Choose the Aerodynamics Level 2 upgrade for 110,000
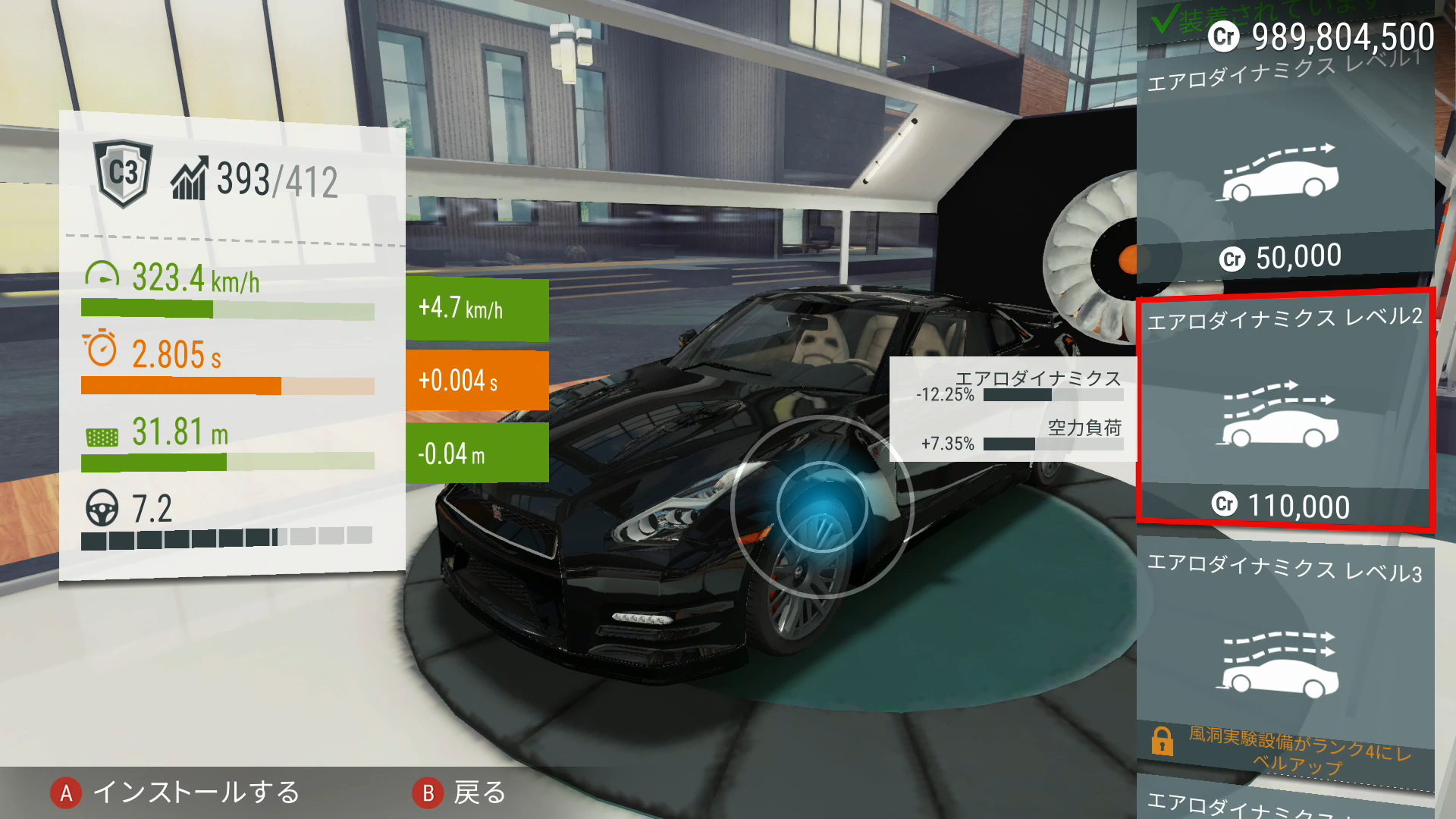This screenshot has width=1456, height=819. (1283, 413)
